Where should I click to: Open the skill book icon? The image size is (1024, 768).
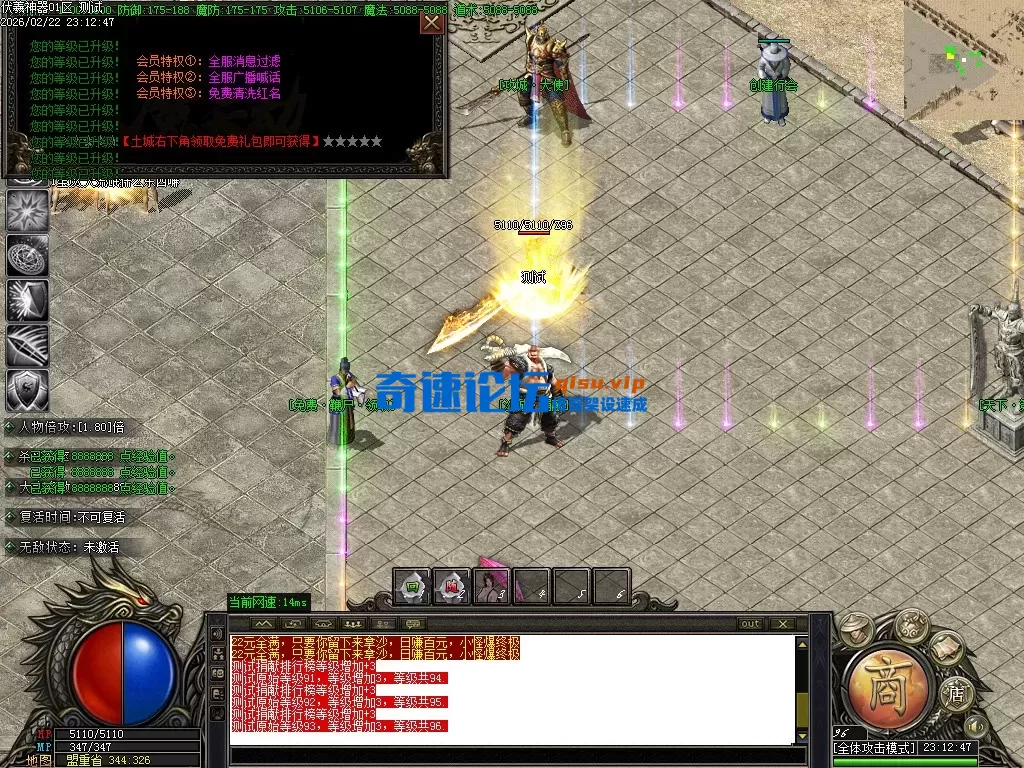tap(947, 650)
